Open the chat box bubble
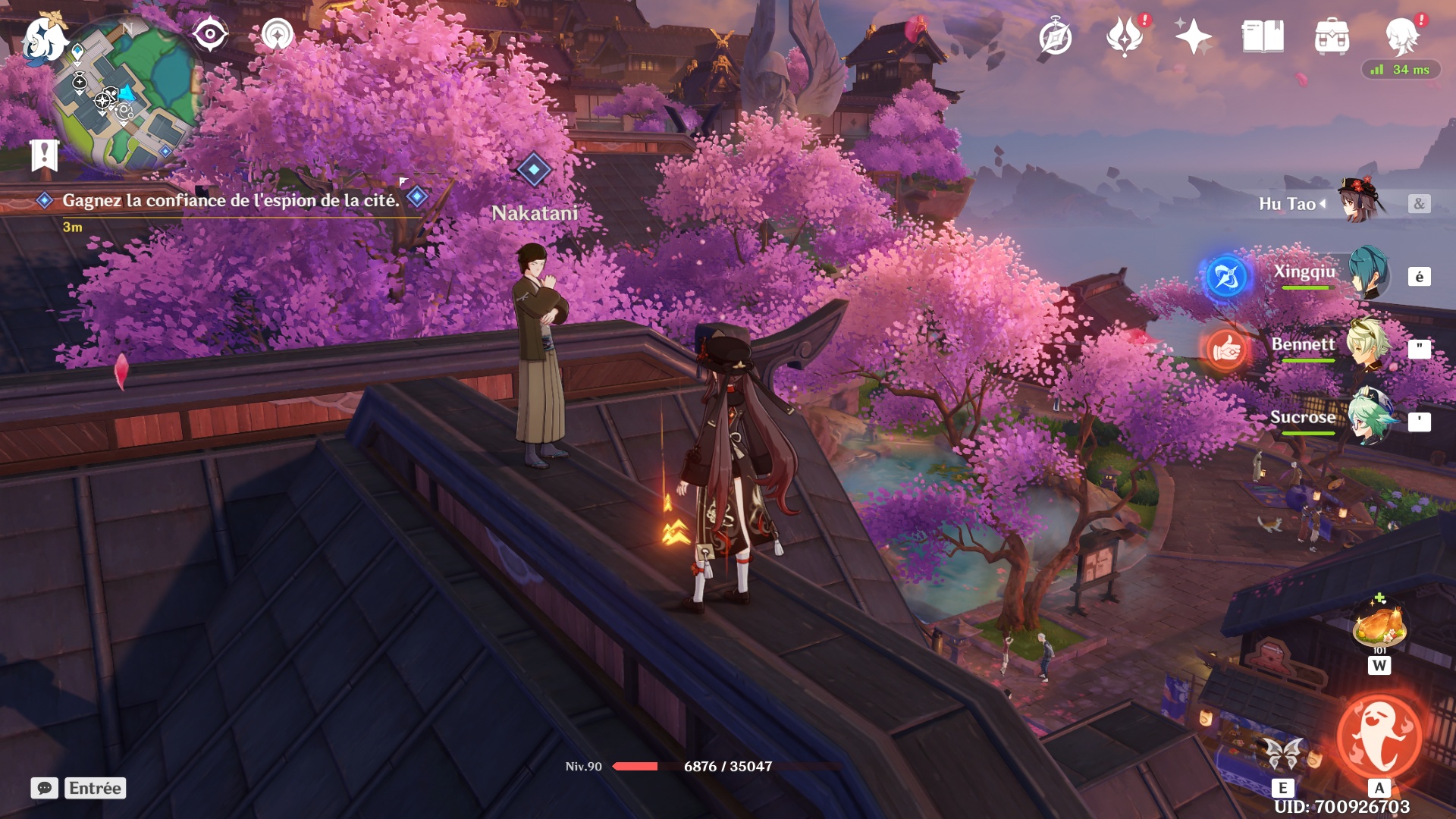This screenshot has height=819, width=1456. [x=44, y=788]
